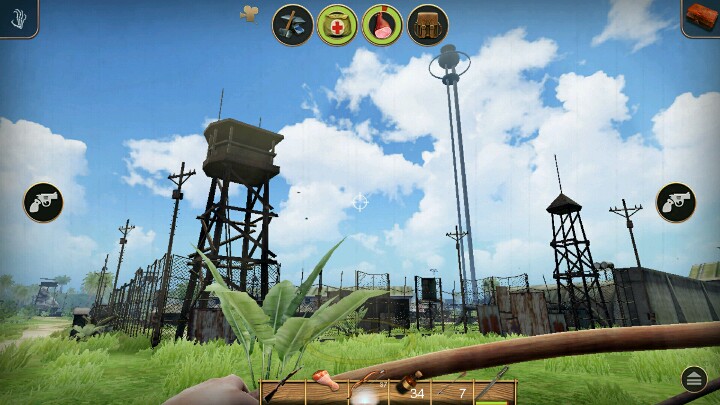720x405 pixels.
Task: Select the bow hotbar slot
Action: (x=366, y=390)
